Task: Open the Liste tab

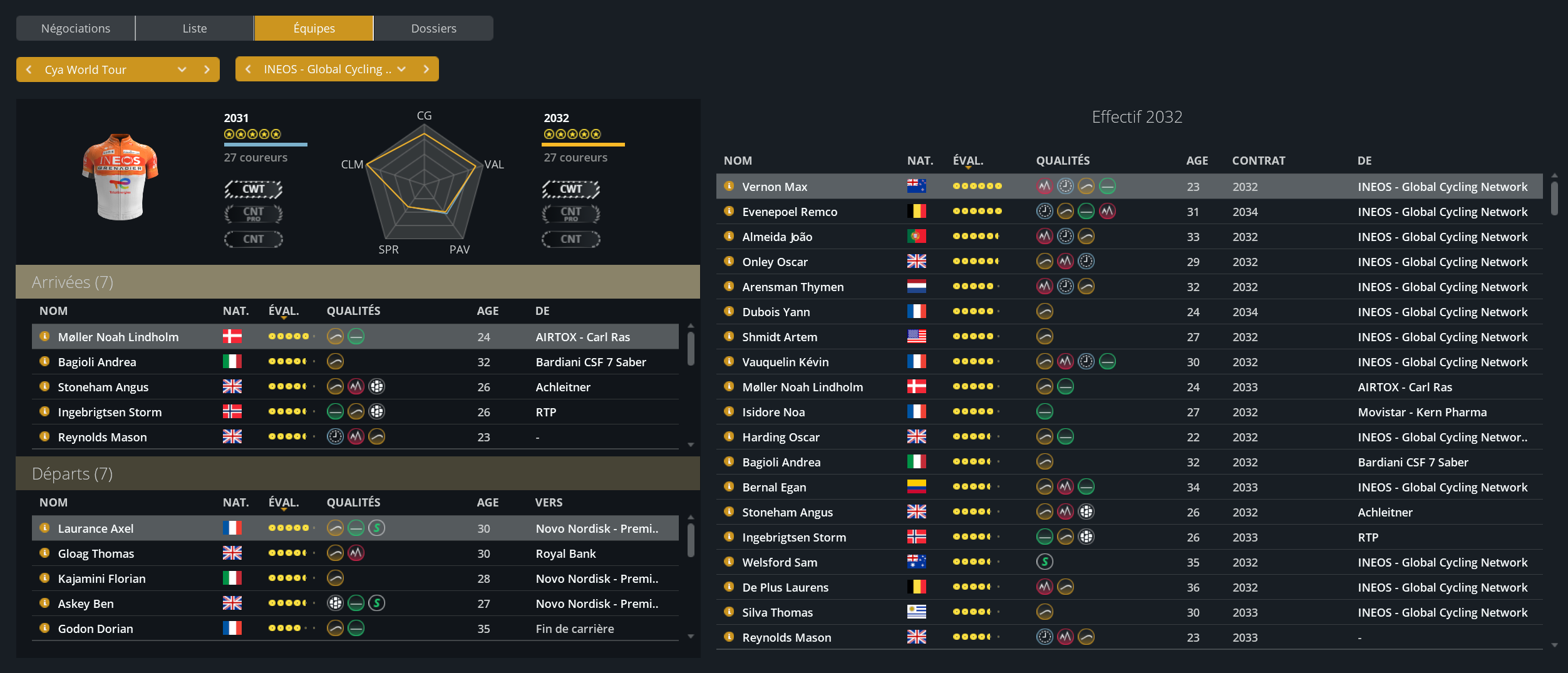Action: [x=194, y=28]
